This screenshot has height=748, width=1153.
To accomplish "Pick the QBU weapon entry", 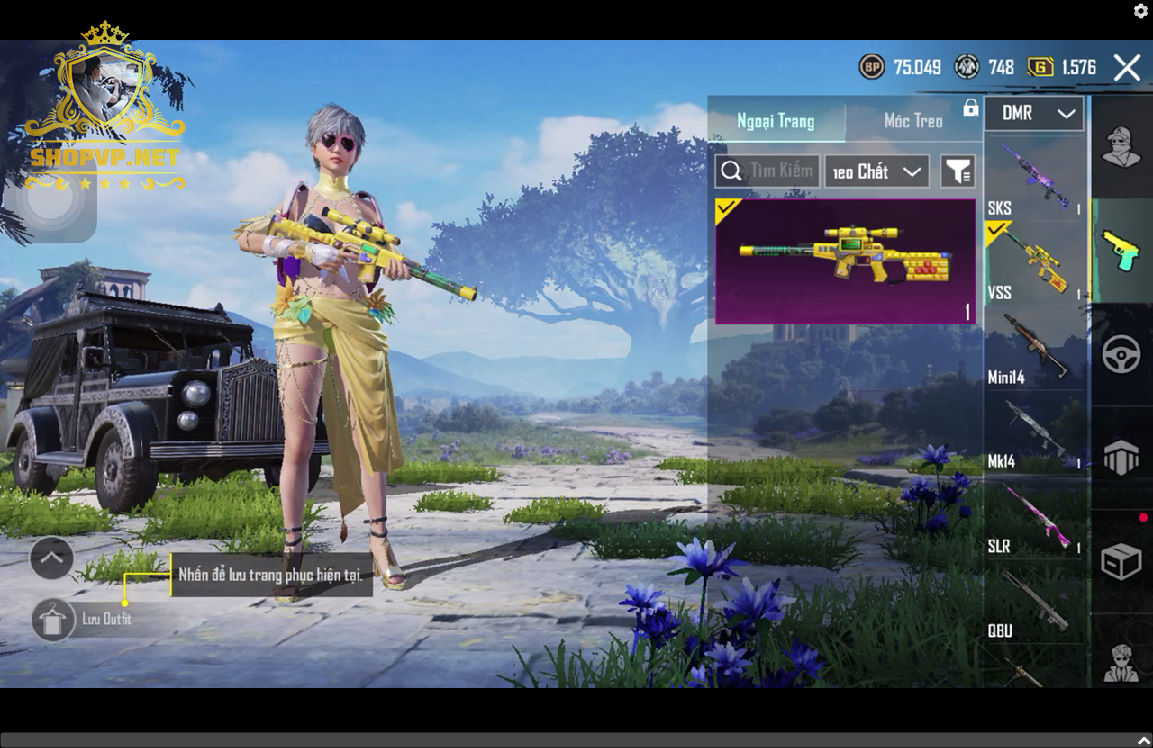I will [x=1034, y=602].
